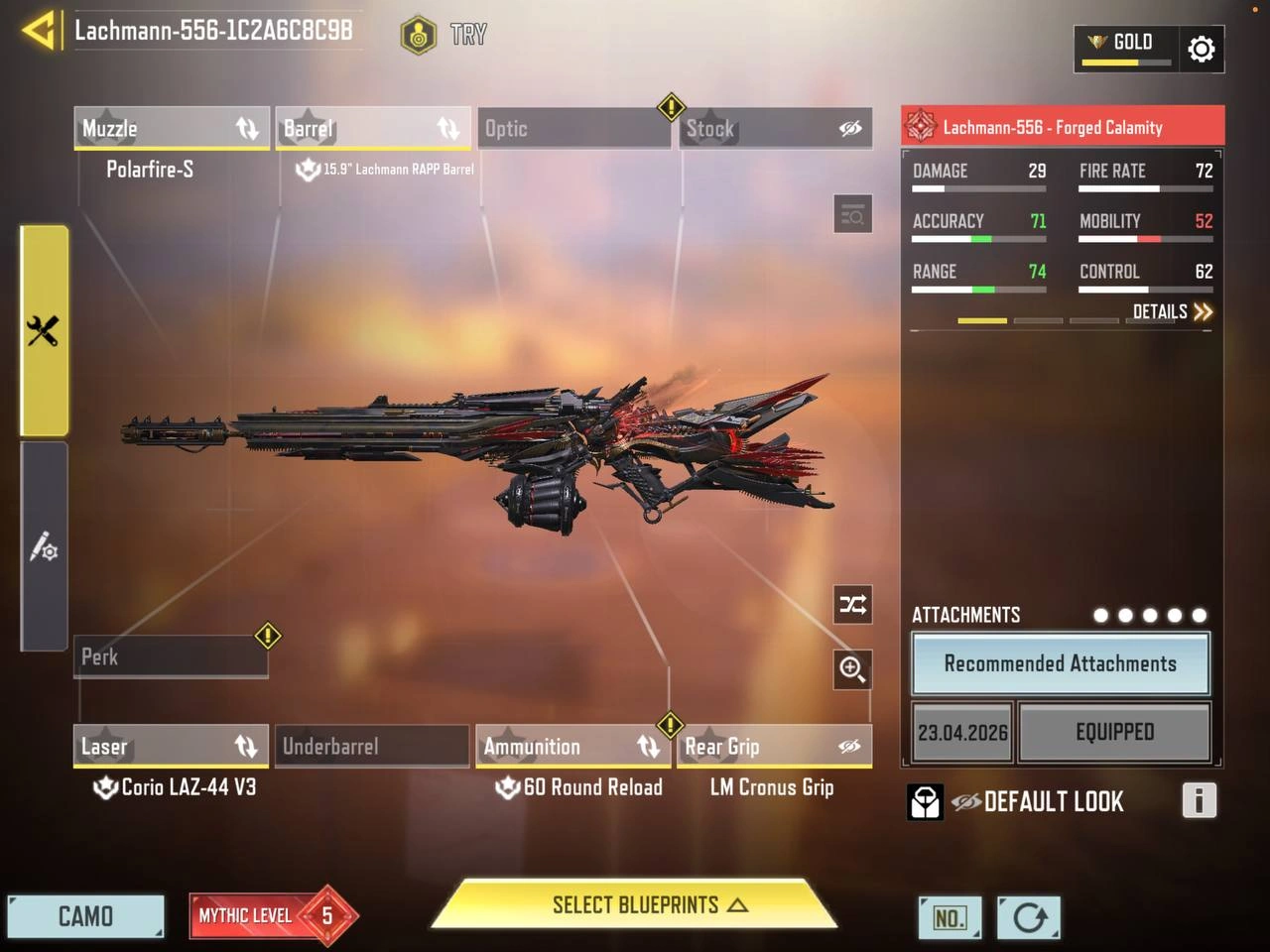Open the Perk attachment slot
Image resolution: width=1270 pixels, height=952 pixels.
click(x=171, y=656)
